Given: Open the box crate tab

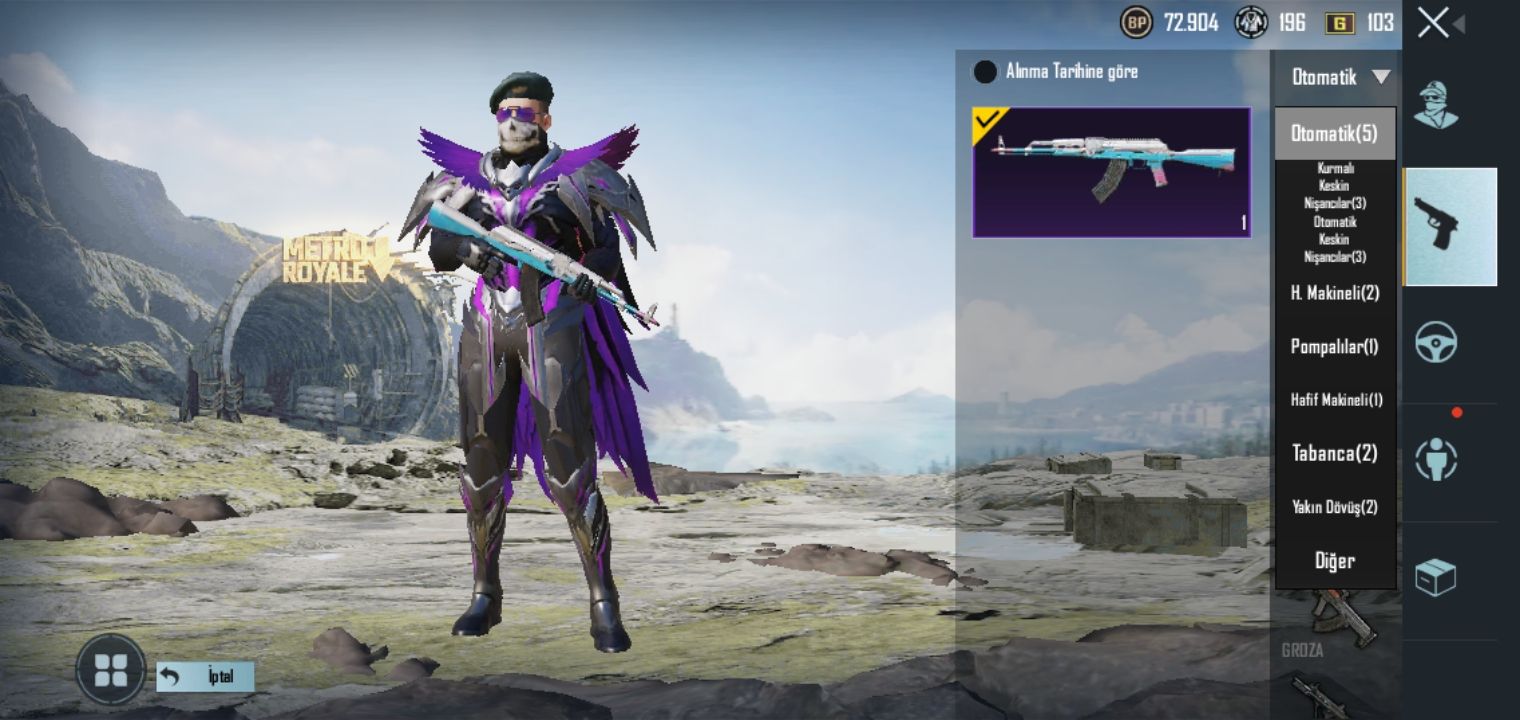Looking at the screenshot, I should point(1436,577).
